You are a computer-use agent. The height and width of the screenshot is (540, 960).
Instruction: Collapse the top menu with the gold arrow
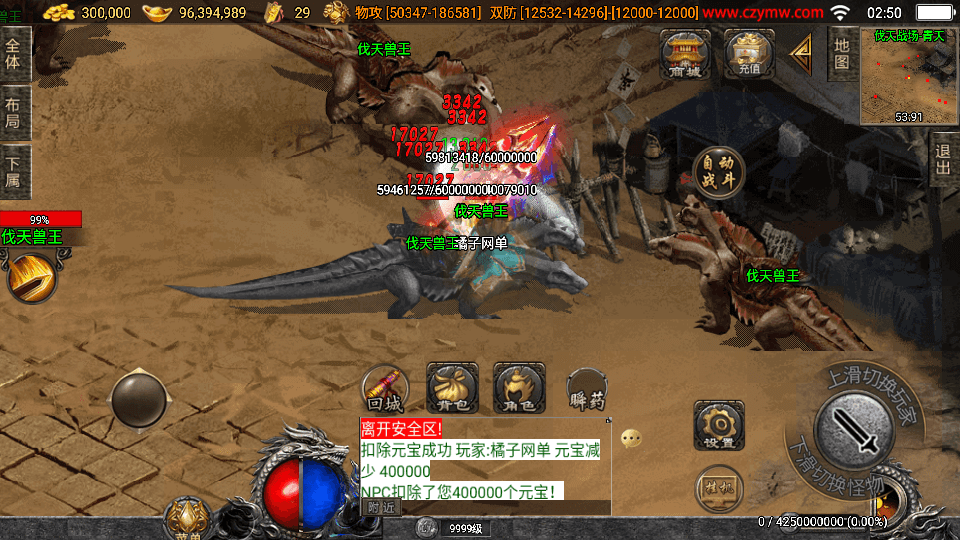[x=801, y=54]
